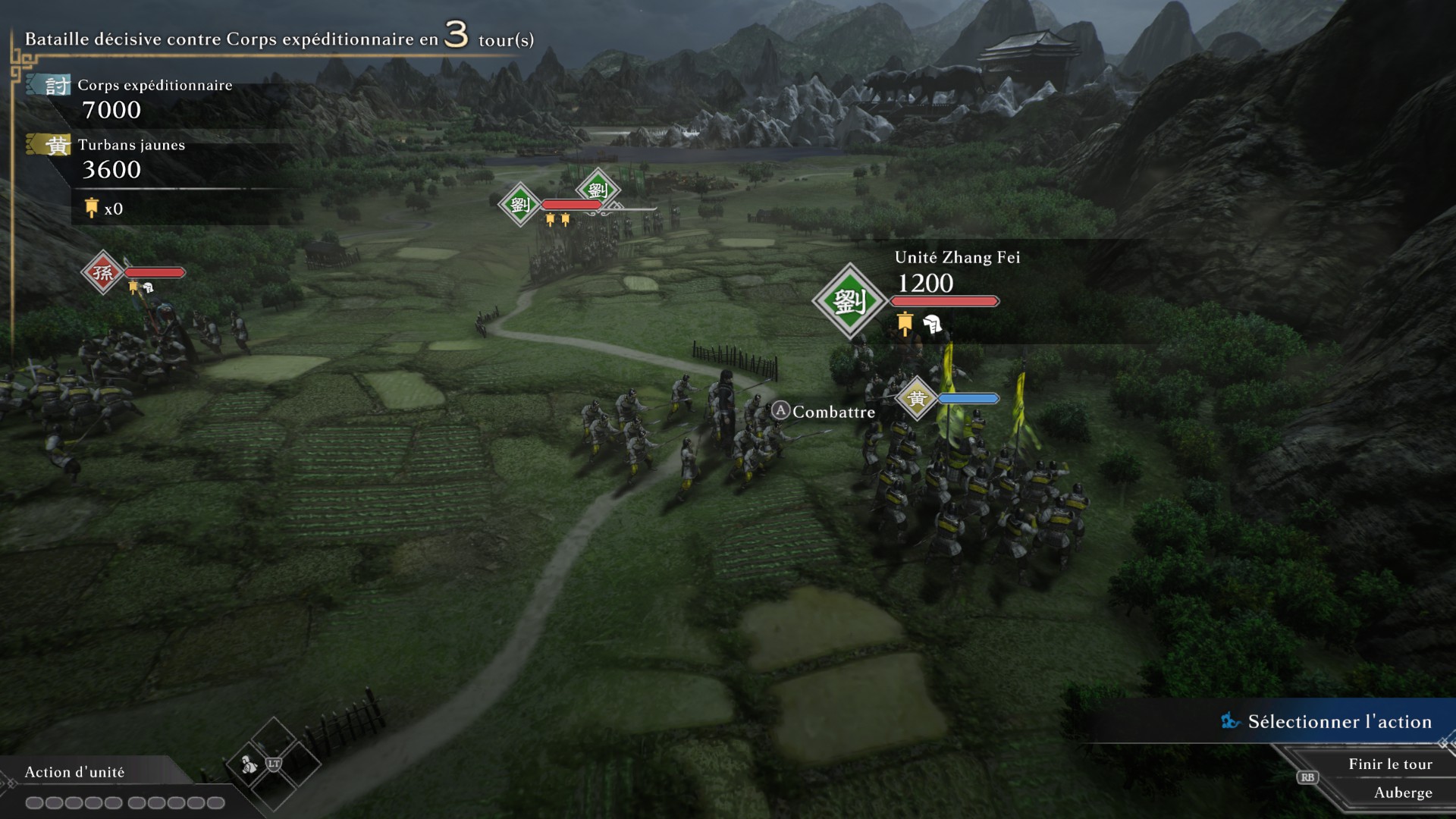
Task: Activate the unit action icon in diamond panel
Action: click(249, 765)
